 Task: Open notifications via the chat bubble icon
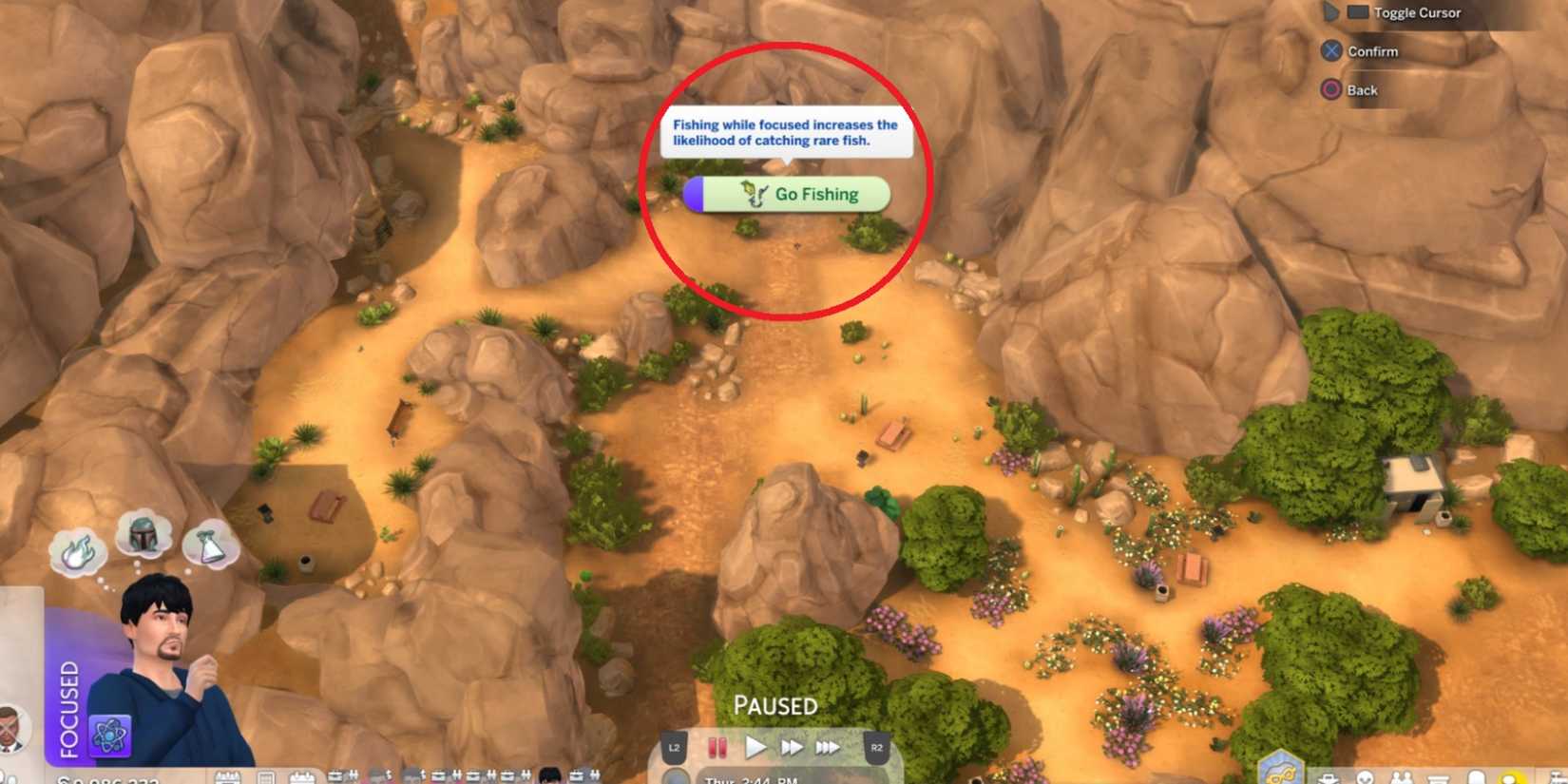(1510, 779)
